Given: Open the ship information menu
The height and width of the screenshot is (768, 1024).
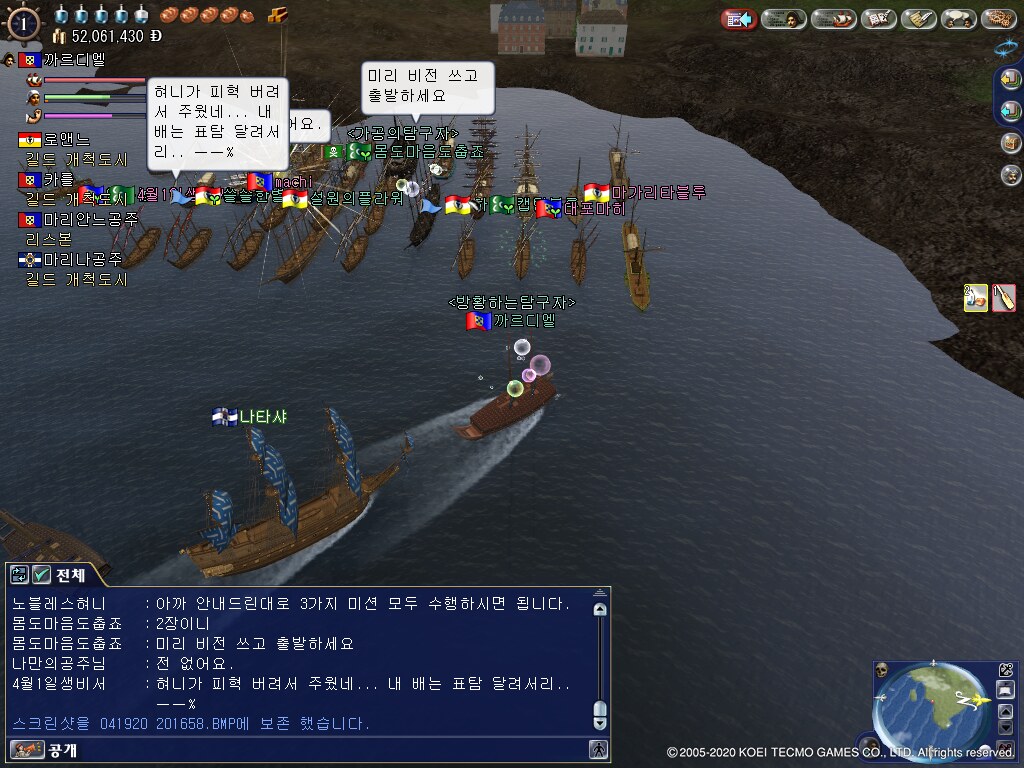Looking at the screenshot, I should tap(833, 19).
